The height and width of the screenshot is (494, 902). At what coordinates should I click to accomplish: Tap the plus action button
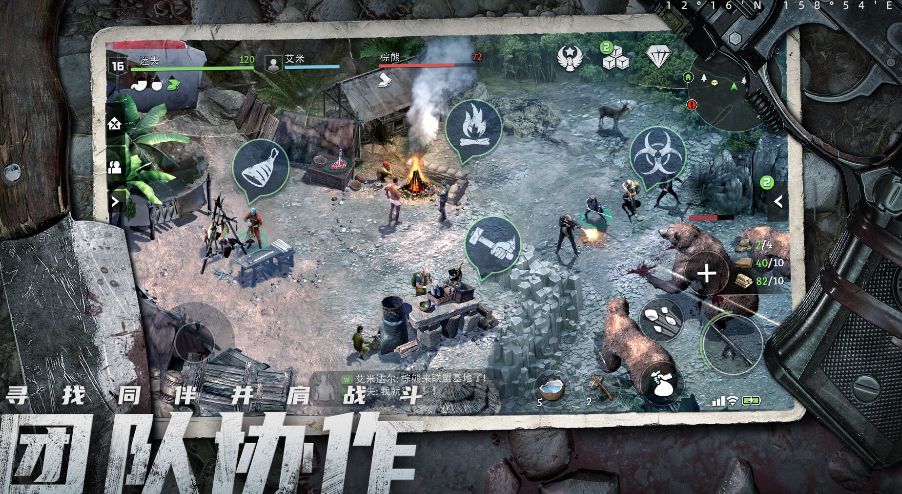click(707, 271)
